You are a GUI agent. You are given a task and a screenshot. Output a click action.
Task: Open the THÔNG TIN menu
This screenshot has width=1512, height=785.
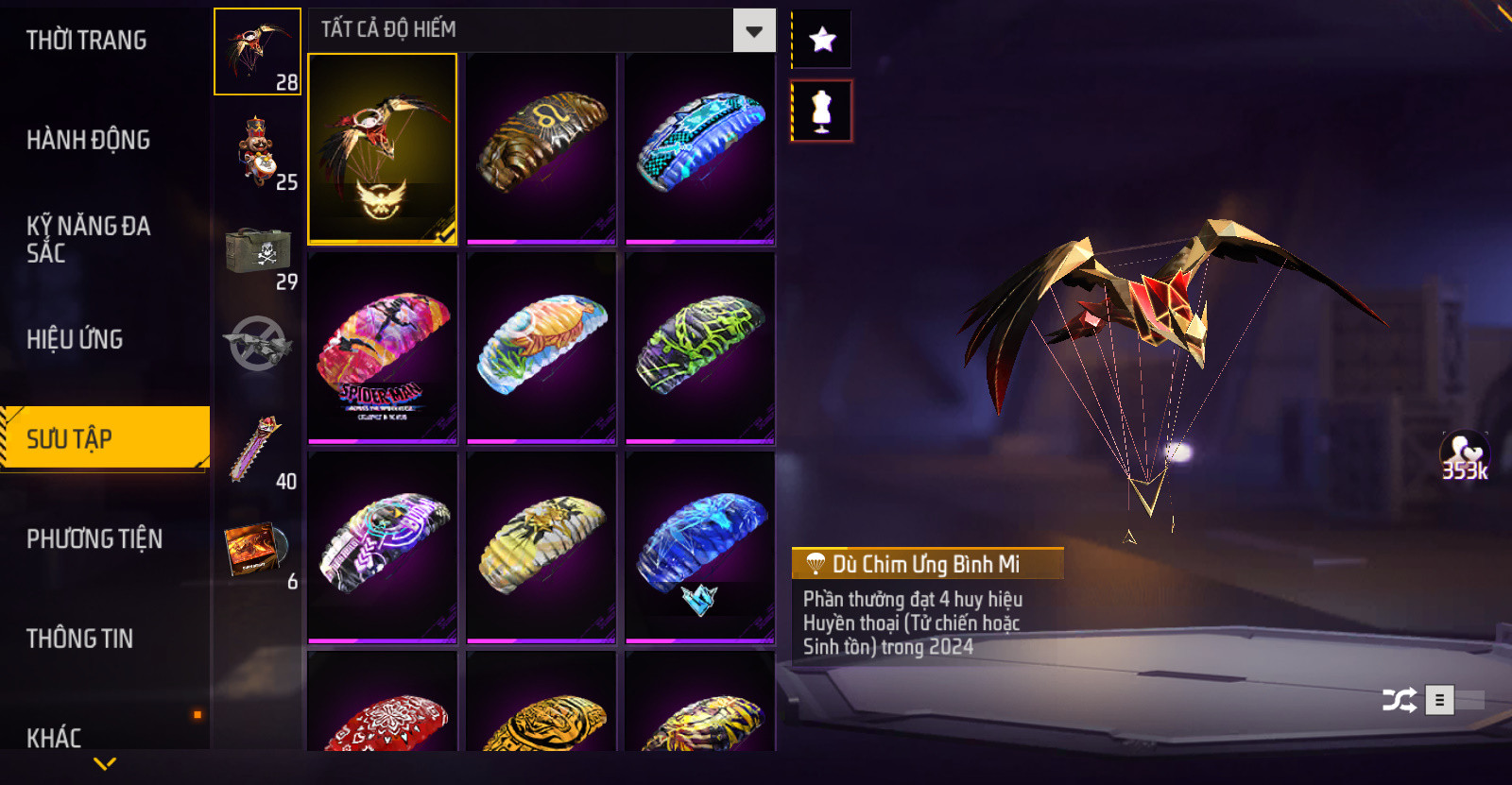pyautogui.click(x=79, y=639)
